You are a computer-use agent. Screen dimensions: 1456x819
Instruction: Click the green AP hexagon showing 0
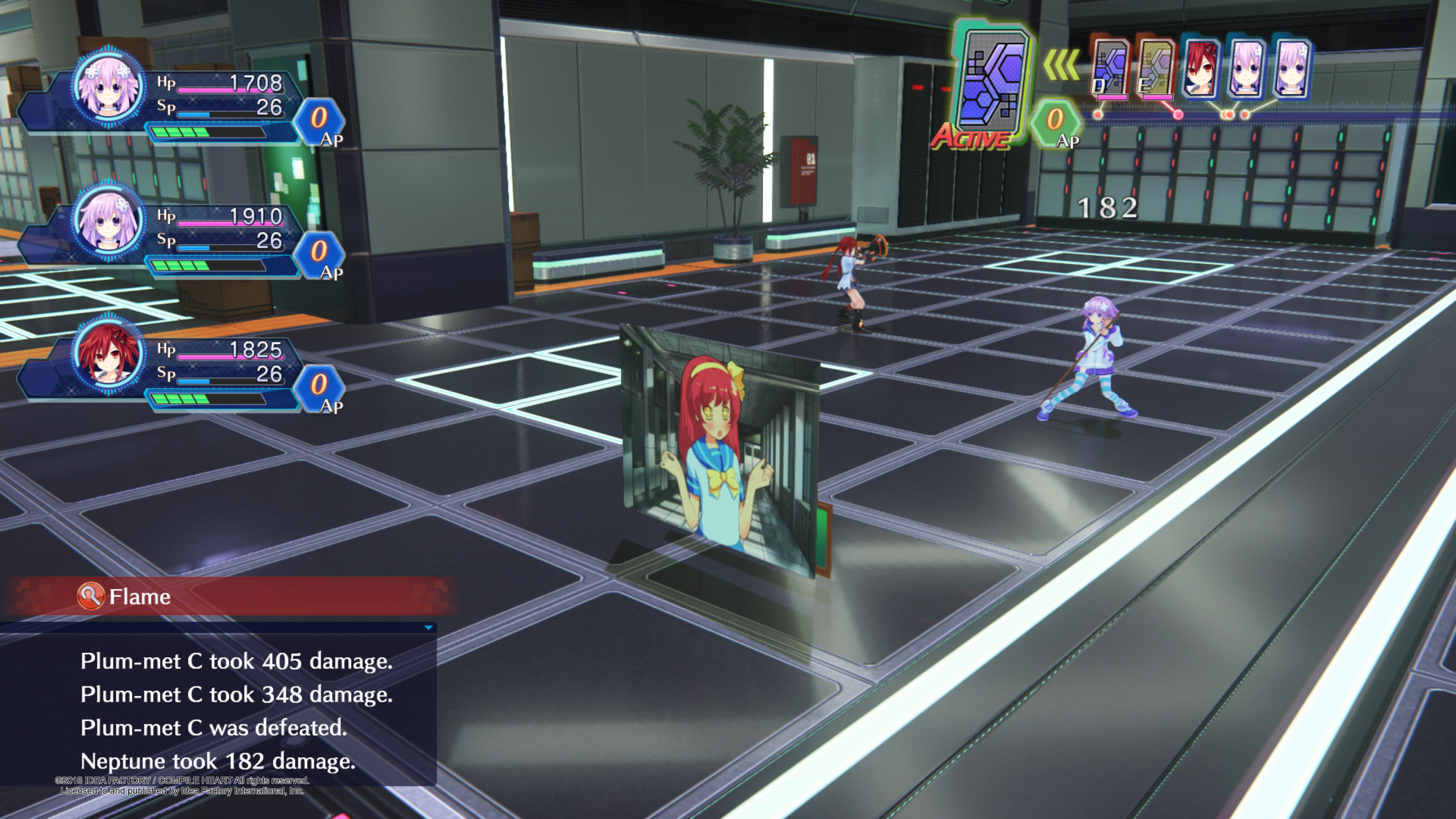[x=1054, y=121]
